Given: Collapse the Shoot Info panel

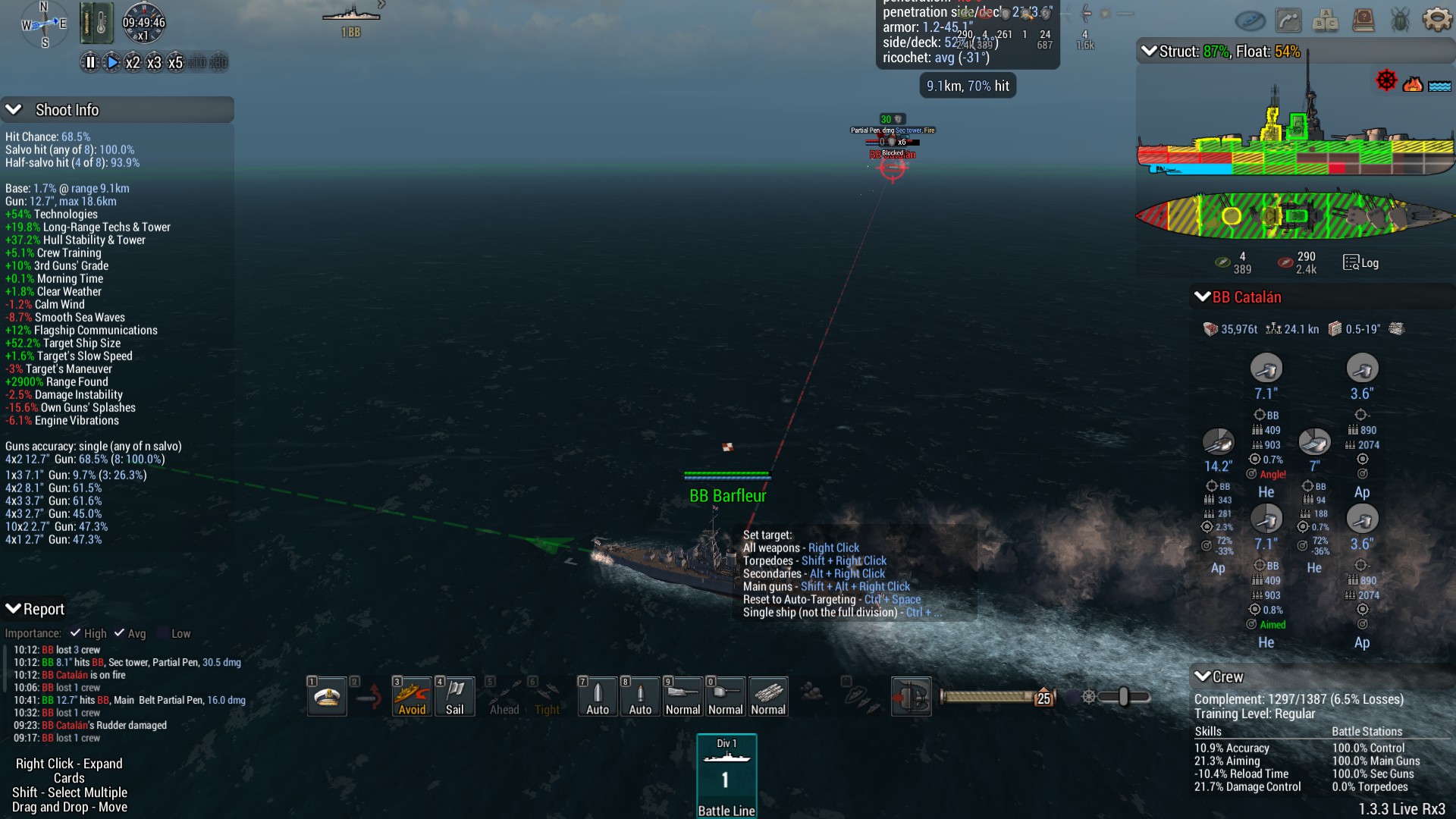Looking at the screenshot, I should point(14,110).
